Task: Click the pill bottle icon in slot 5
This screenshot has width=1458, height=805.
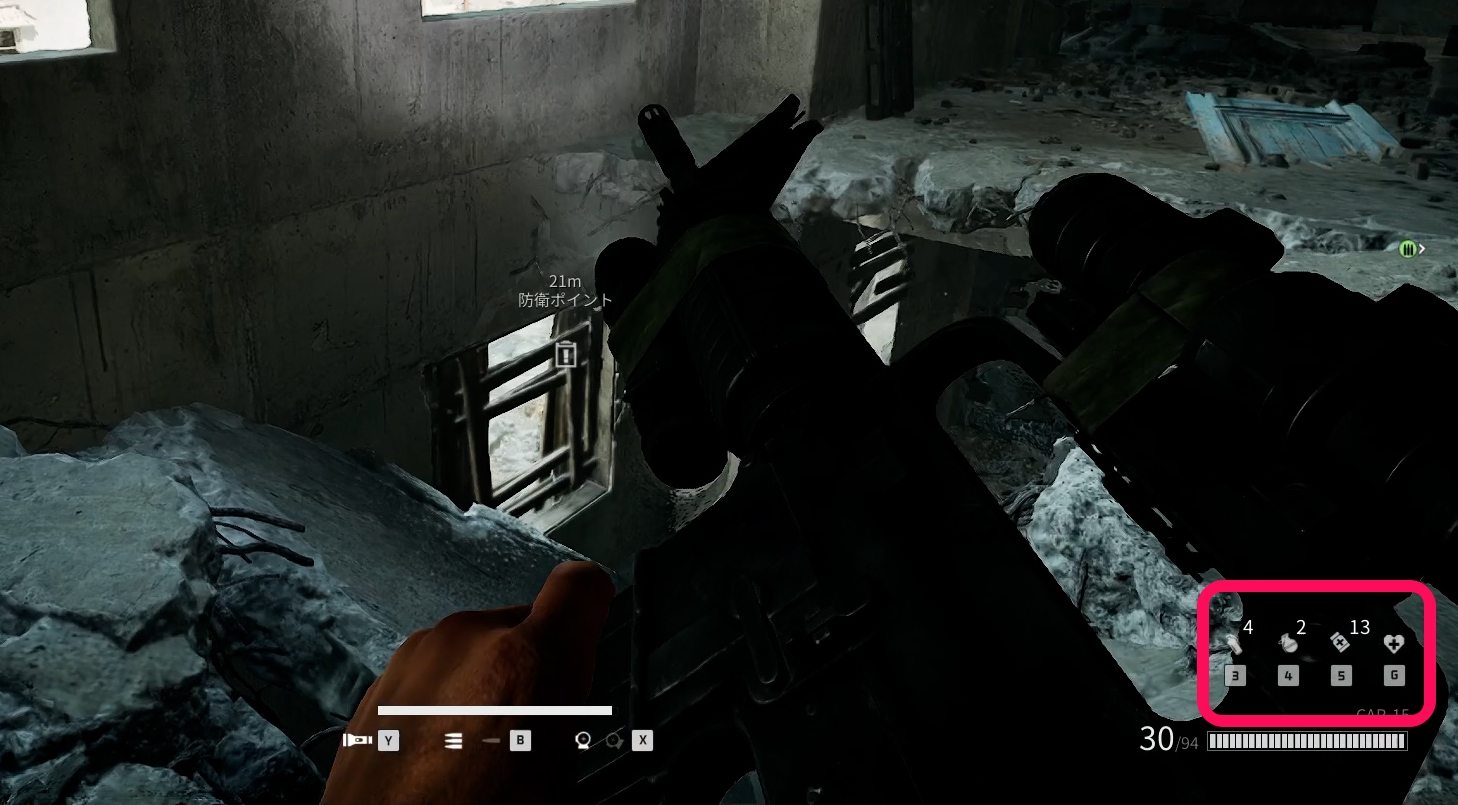Action: pos(1340,643)
